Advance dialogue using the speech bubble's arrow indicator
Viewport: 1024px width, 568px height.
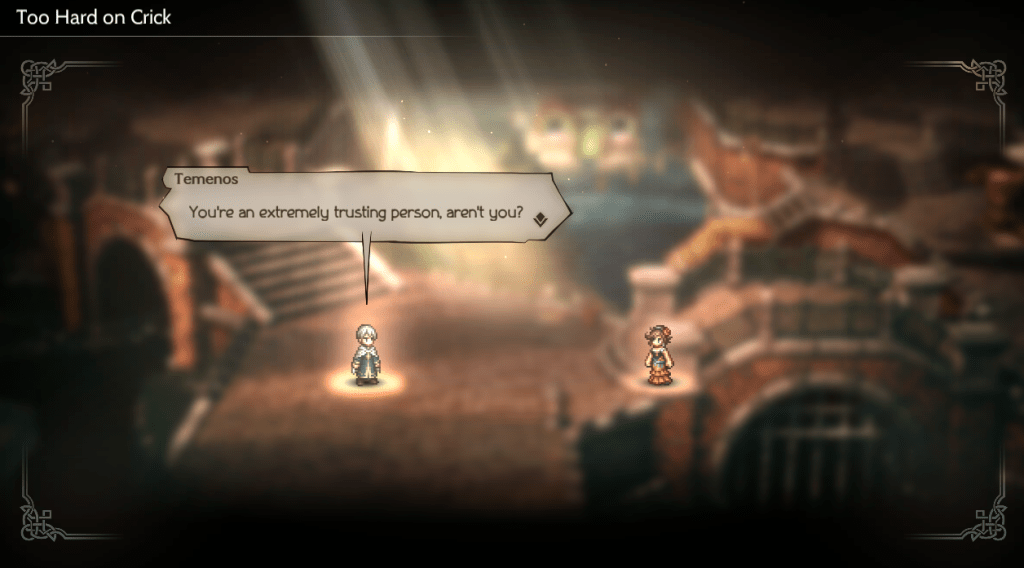(539, 220)
